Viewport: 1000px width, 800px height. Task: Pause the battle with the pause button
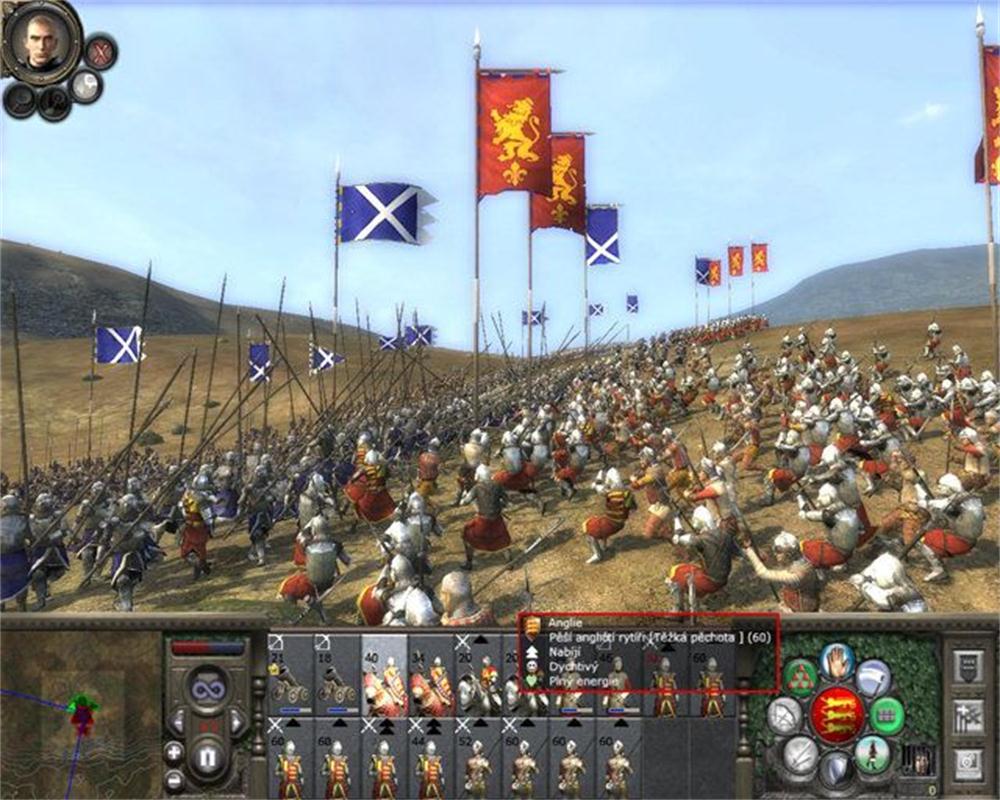[x=208, y=759]
